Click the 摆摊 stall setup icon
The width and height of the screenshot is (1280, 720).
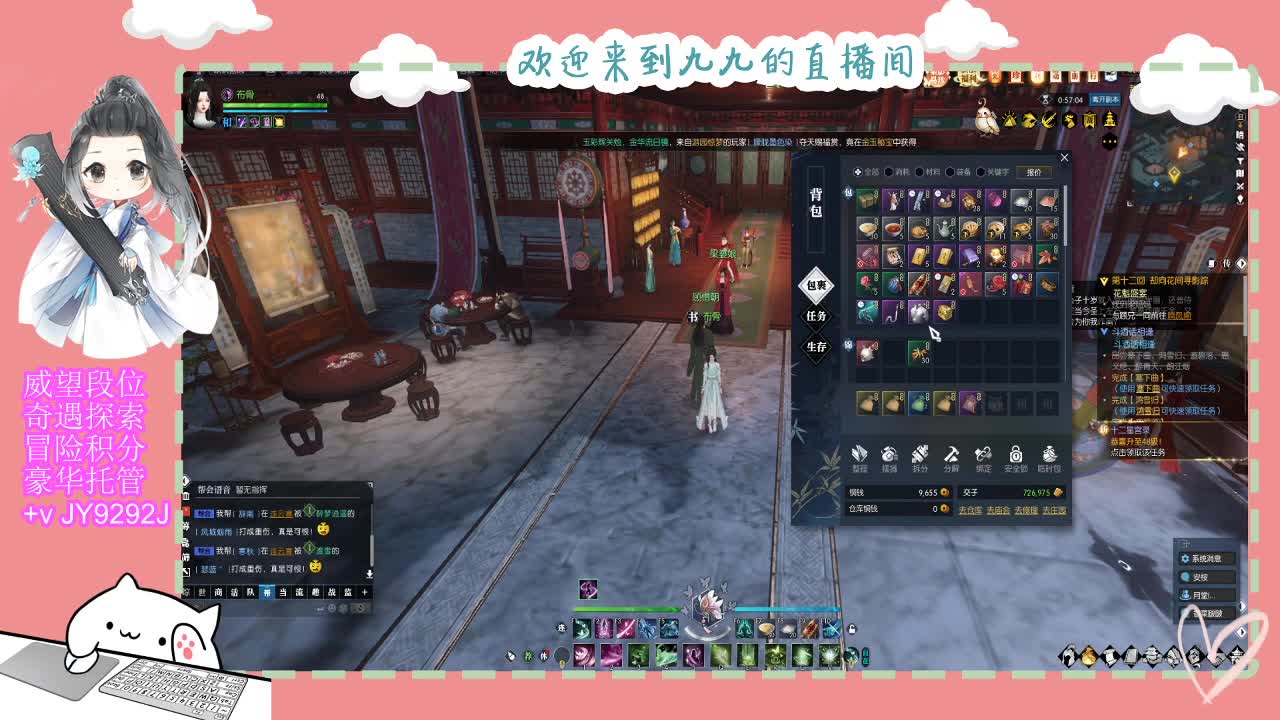pos(888,457)
